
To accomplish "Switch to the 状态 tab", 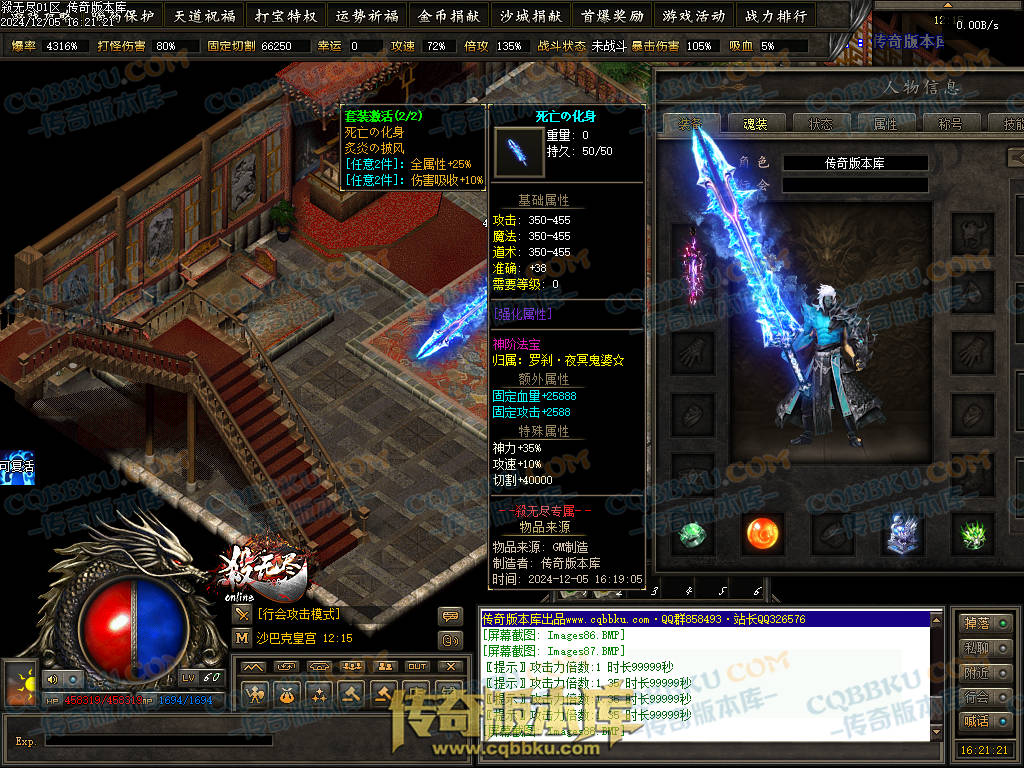I will point(820,124).
